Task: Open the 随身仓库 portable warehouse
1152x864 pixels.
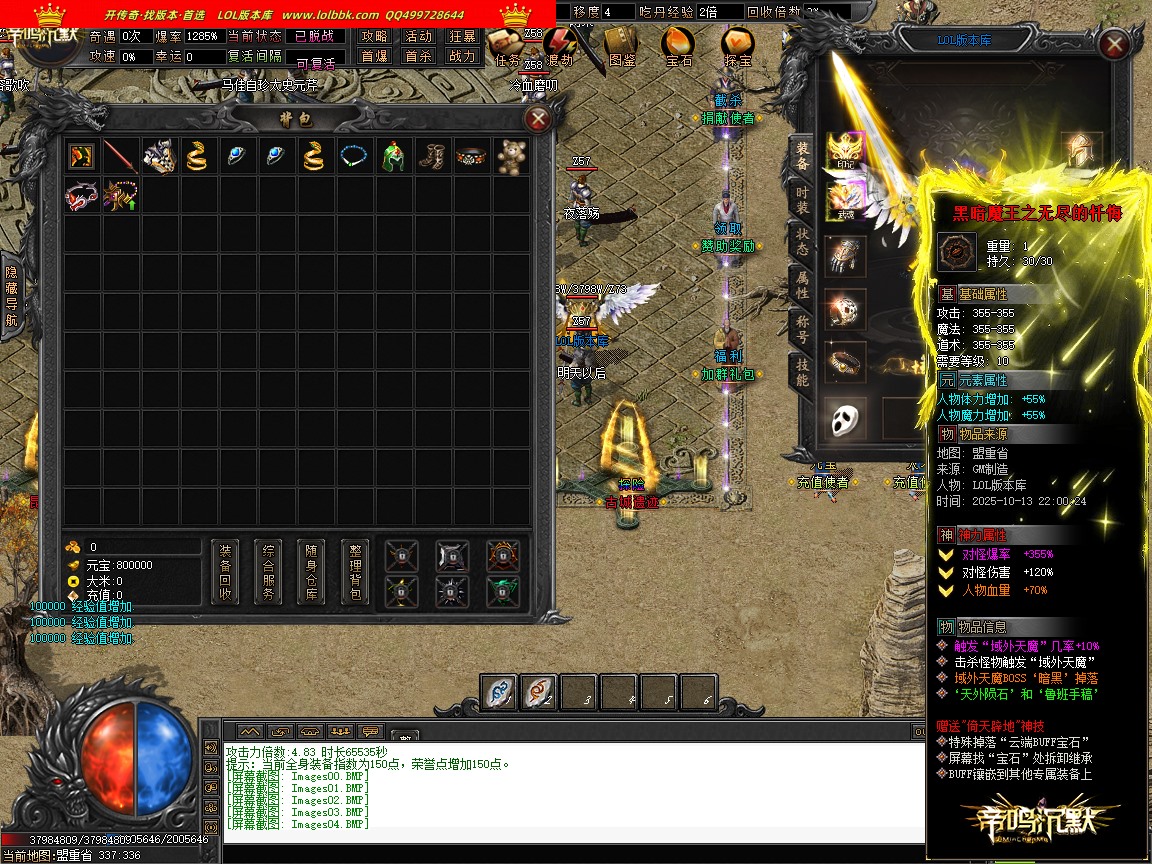Action: click(x=312, y=573)
